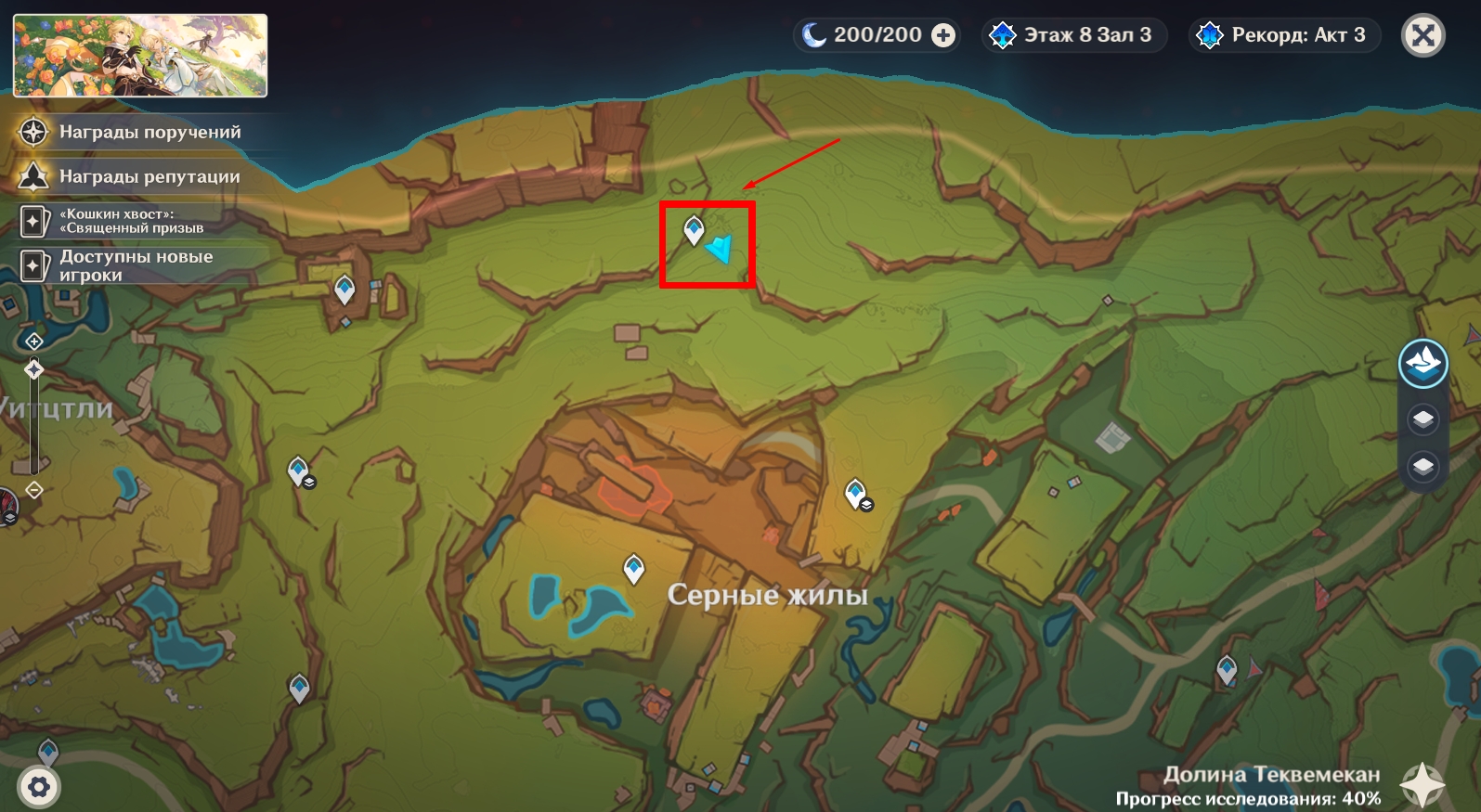Close the map screen
The width and height of the screenshot is (1481, 812).
pos(1423,36)
